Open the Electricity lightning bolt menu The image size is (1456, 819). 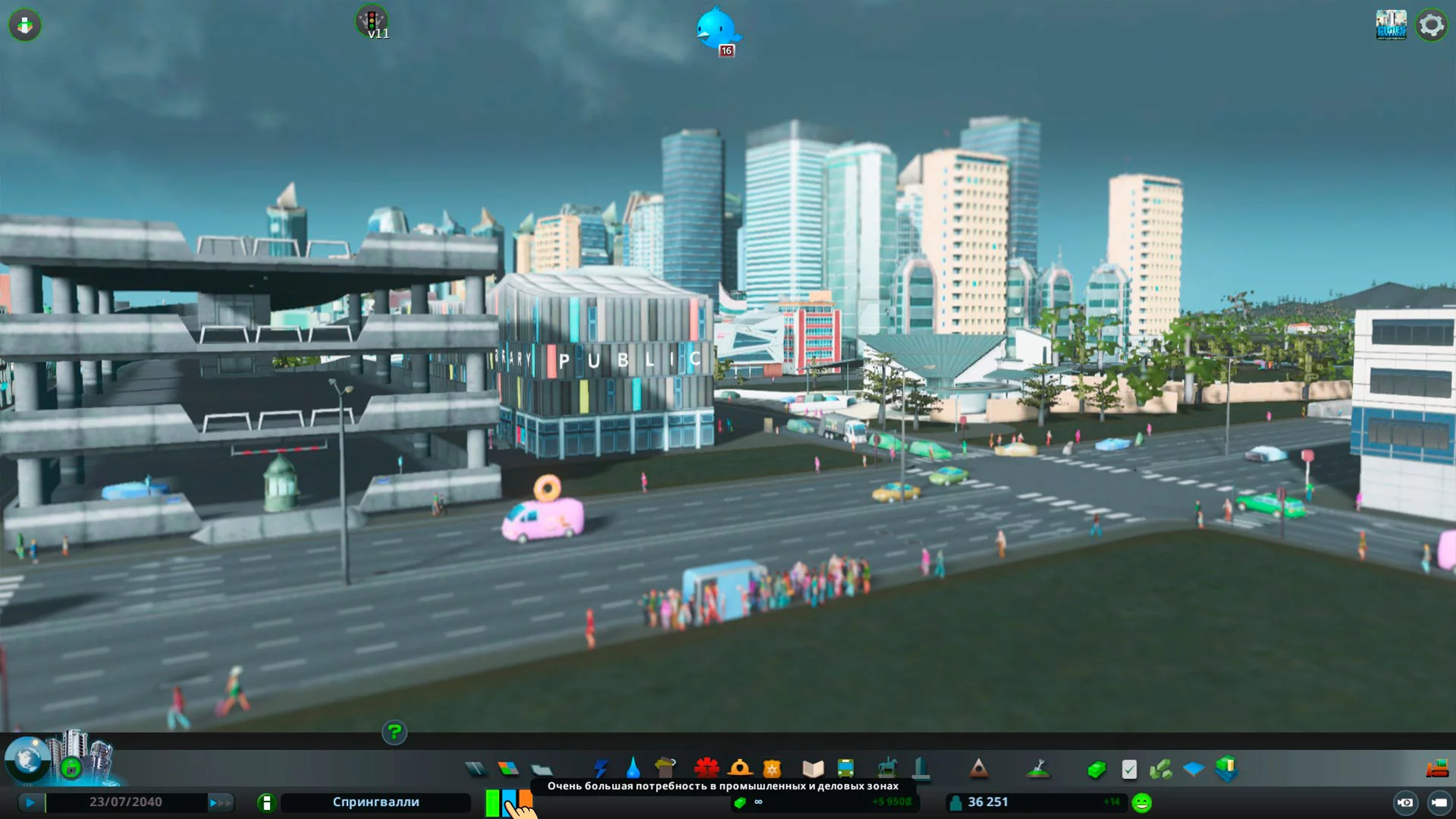click(601, 769)
